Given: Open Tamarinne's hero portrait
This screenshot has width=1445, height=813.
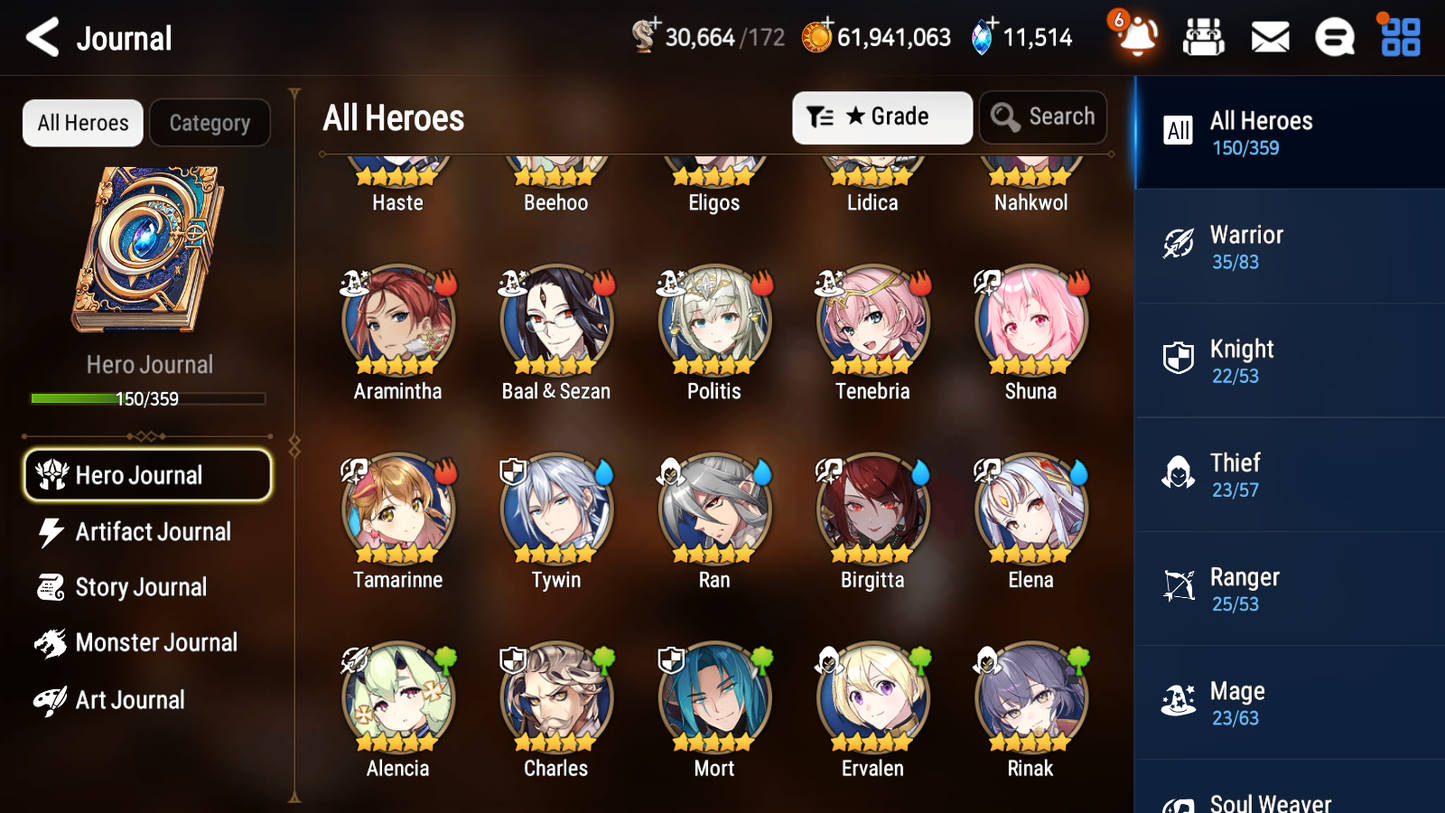Looking at the screenshot, I should click(x=397, y=509).
